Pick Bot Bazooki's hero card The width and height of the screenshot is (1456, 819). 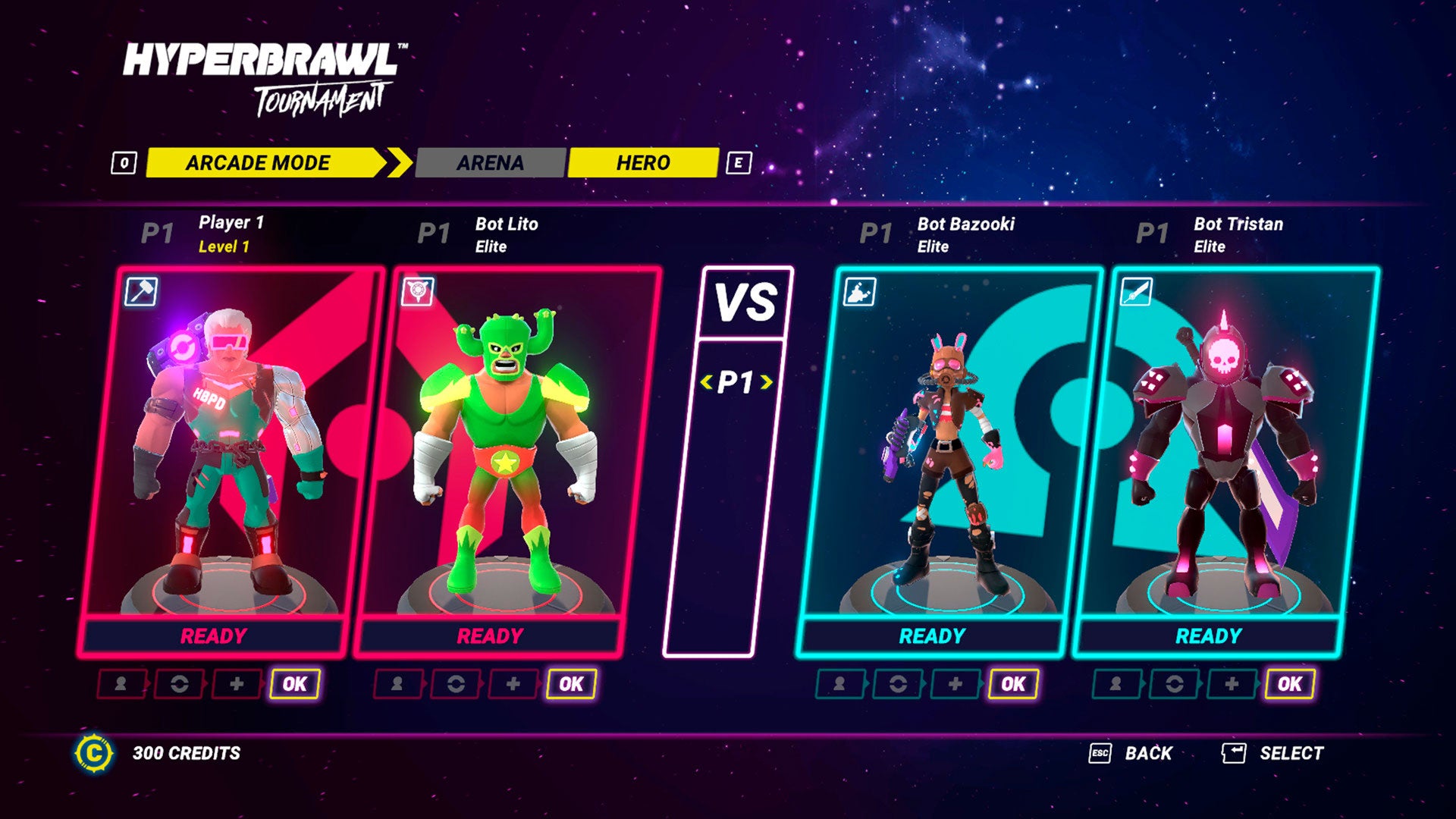(x=948, y=447)
